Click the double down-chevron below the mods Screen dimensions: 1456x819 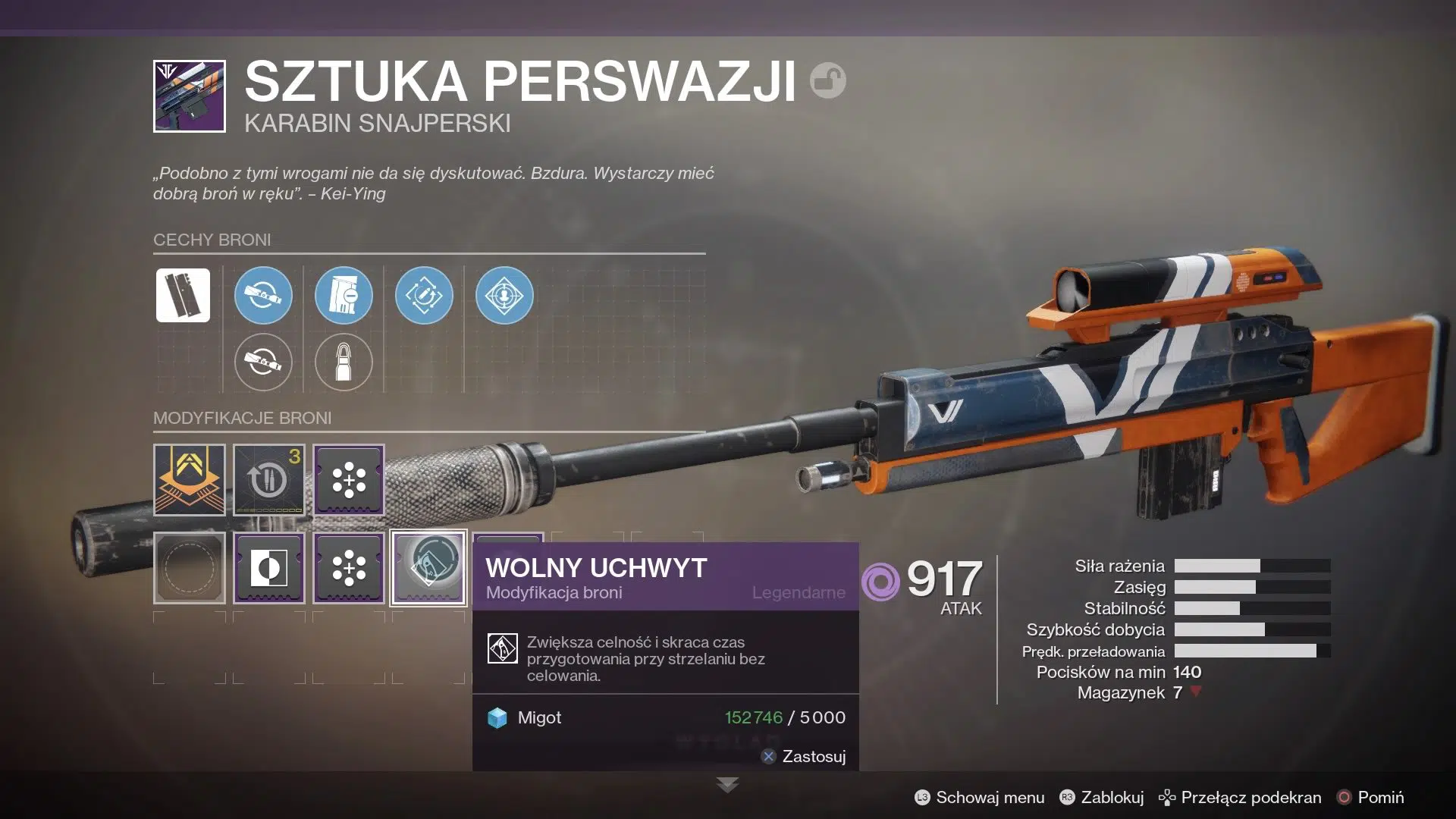[x=728, y=785]
